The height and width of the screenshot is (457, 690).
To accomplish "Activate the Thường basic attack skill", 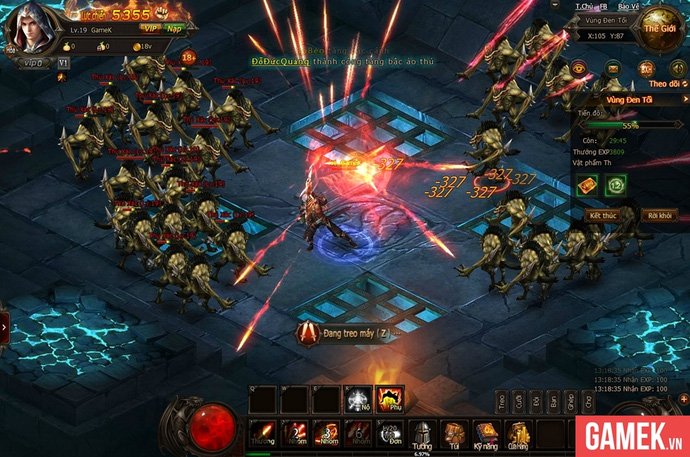I will [x=262, y=432].
